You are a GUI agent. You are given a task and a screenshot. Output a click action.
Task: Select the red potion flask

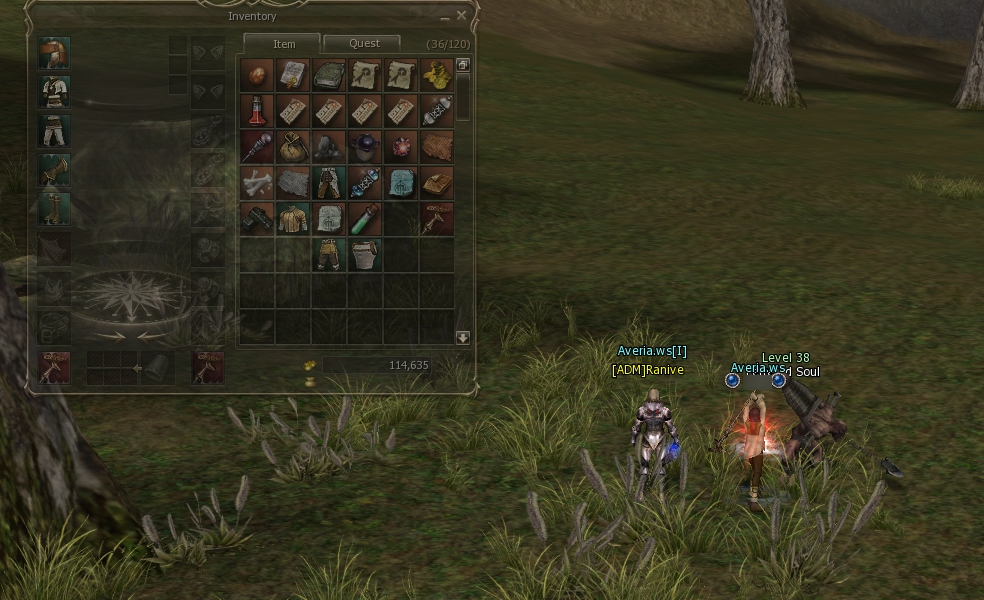point(257,110)
